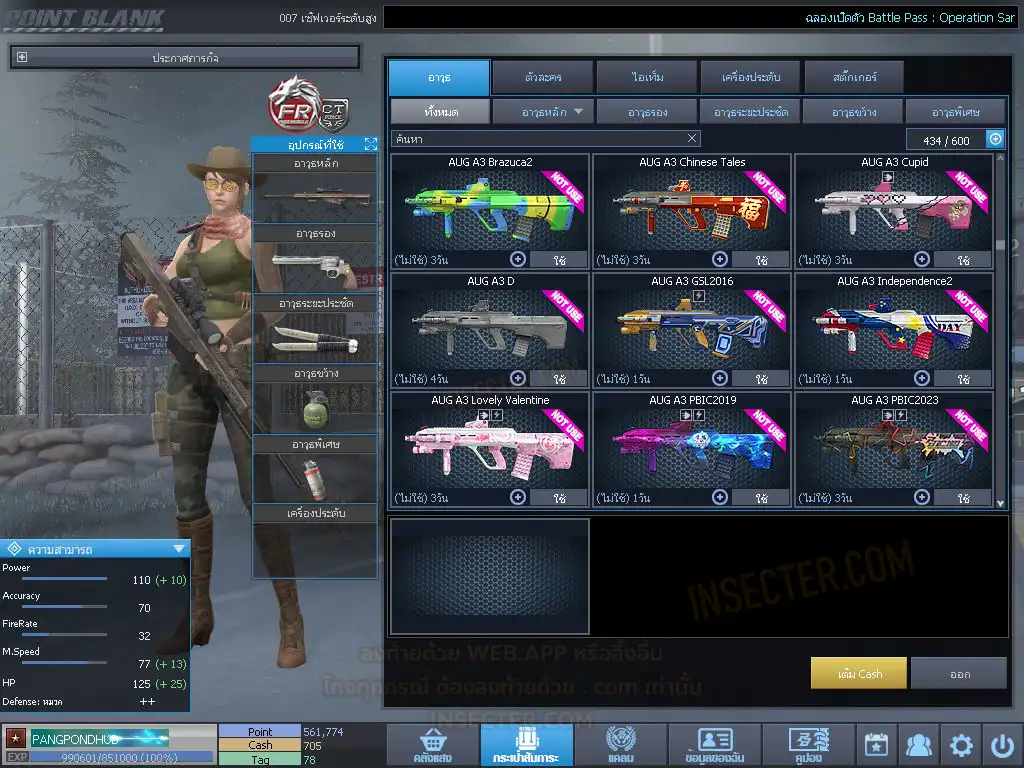This screenshot has height=768, width=1024.
Task: Click the power button to quit
Action: pyautogui.click(x=1002, y=745)
